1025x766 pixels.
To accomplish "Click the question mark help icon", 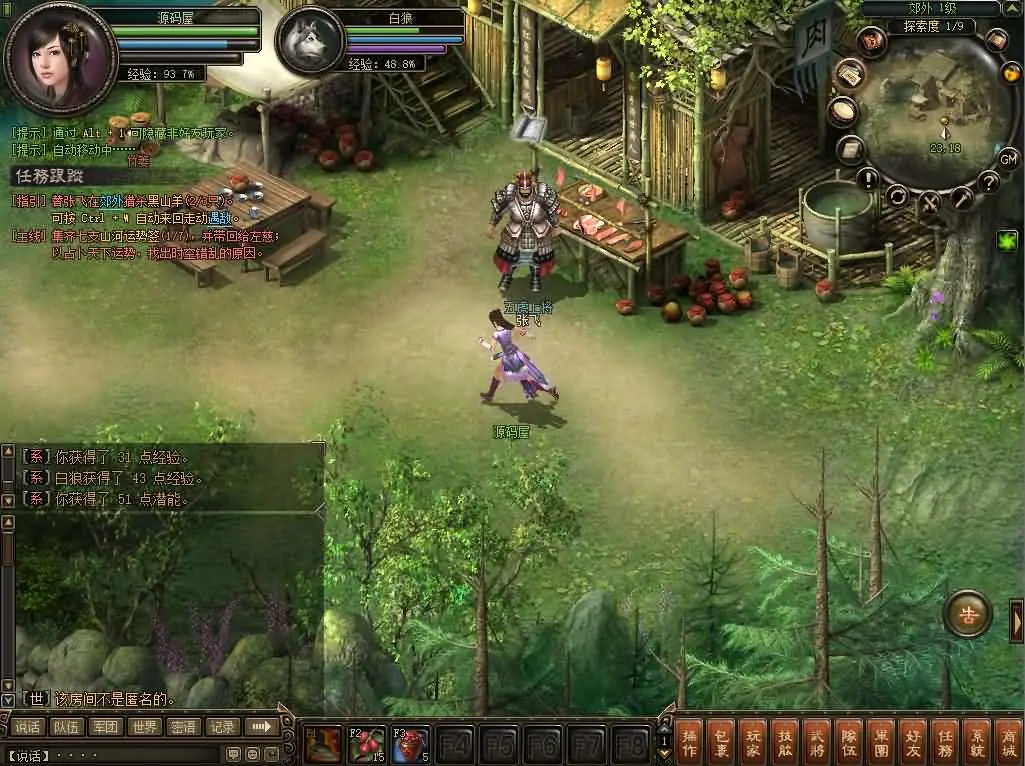I will tap(989, 182).
